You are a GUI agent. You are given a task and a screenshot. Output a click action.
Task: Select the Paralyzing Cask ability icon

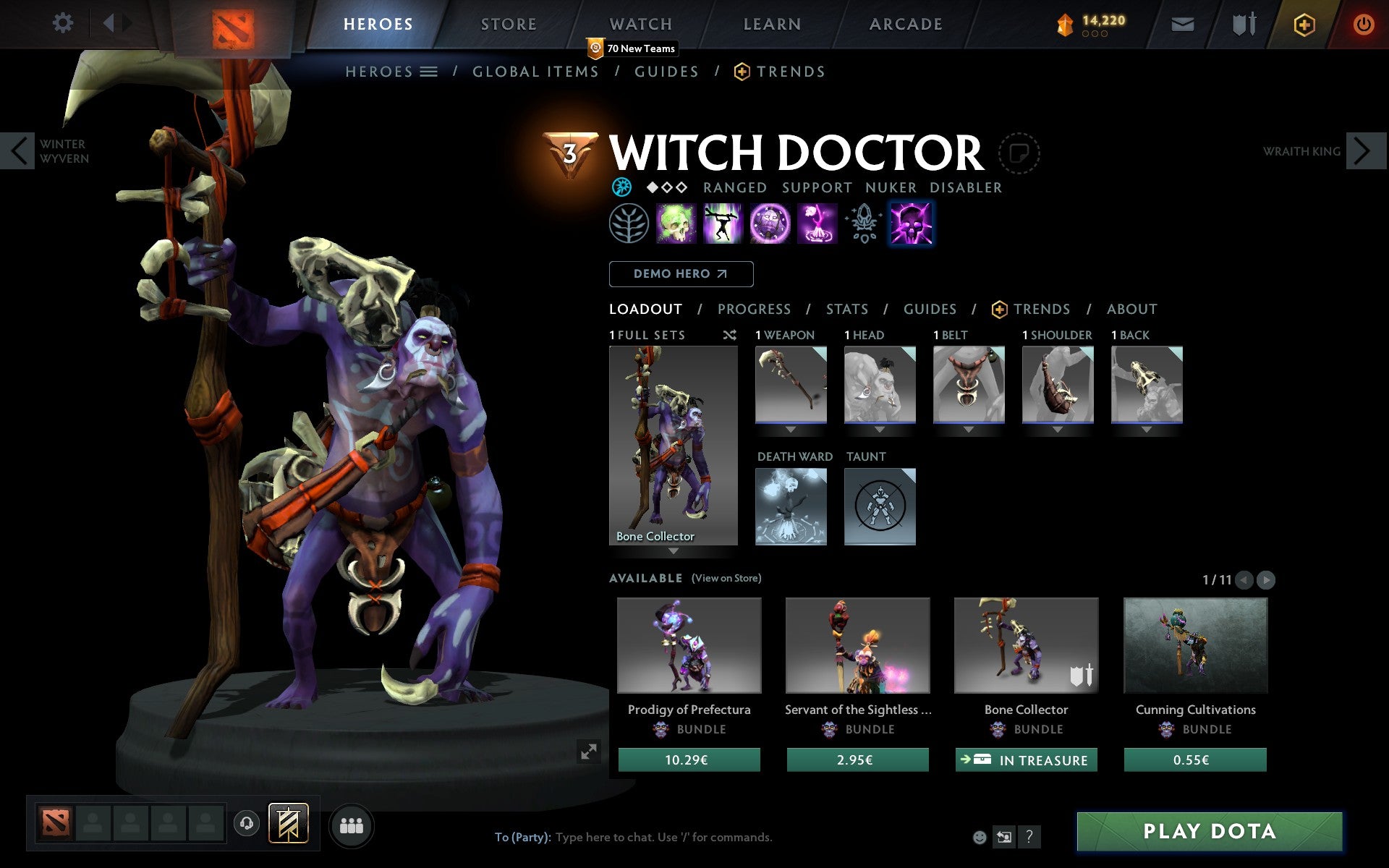(676, 224)
